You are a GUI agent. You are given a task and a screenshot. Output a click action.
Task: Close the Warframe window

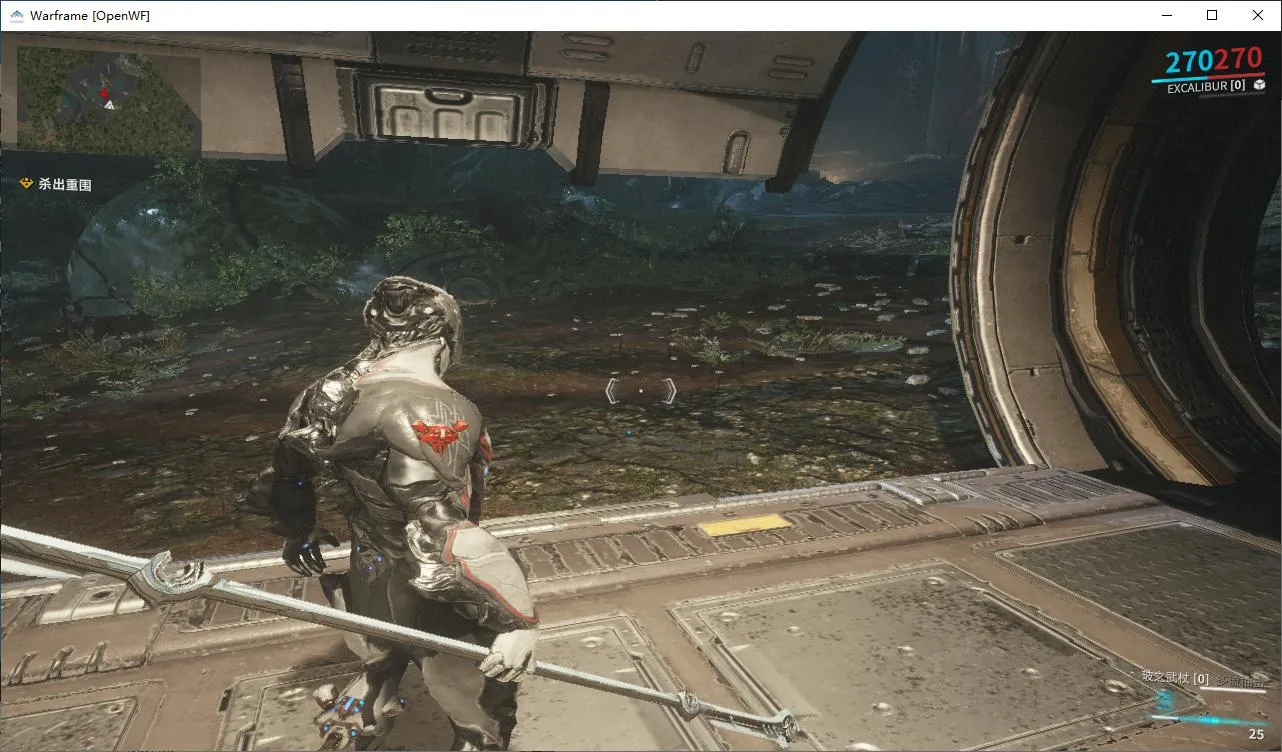click(1258, 15)
